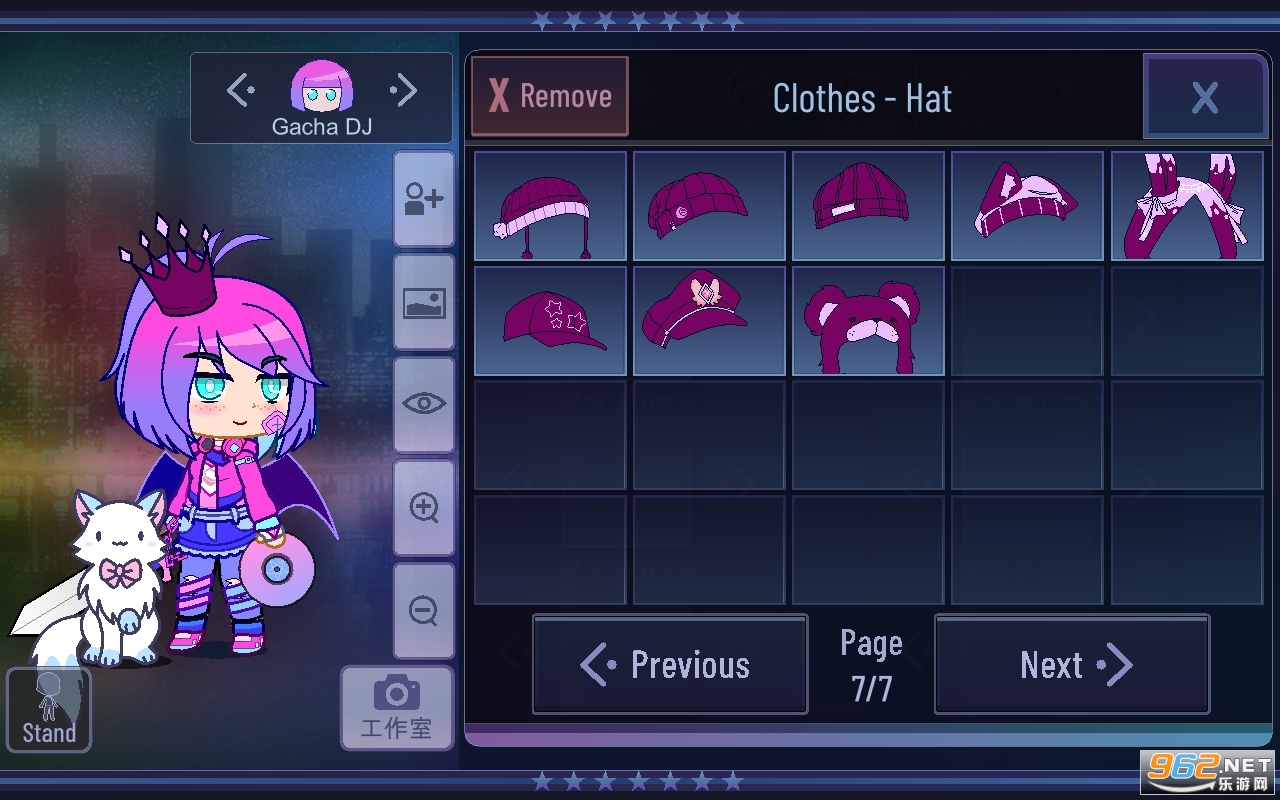Image resolution: width=1280 pixels, height=800 pixels.
Task: Click the Remove hat button
Action: click(x=550, y=96)
